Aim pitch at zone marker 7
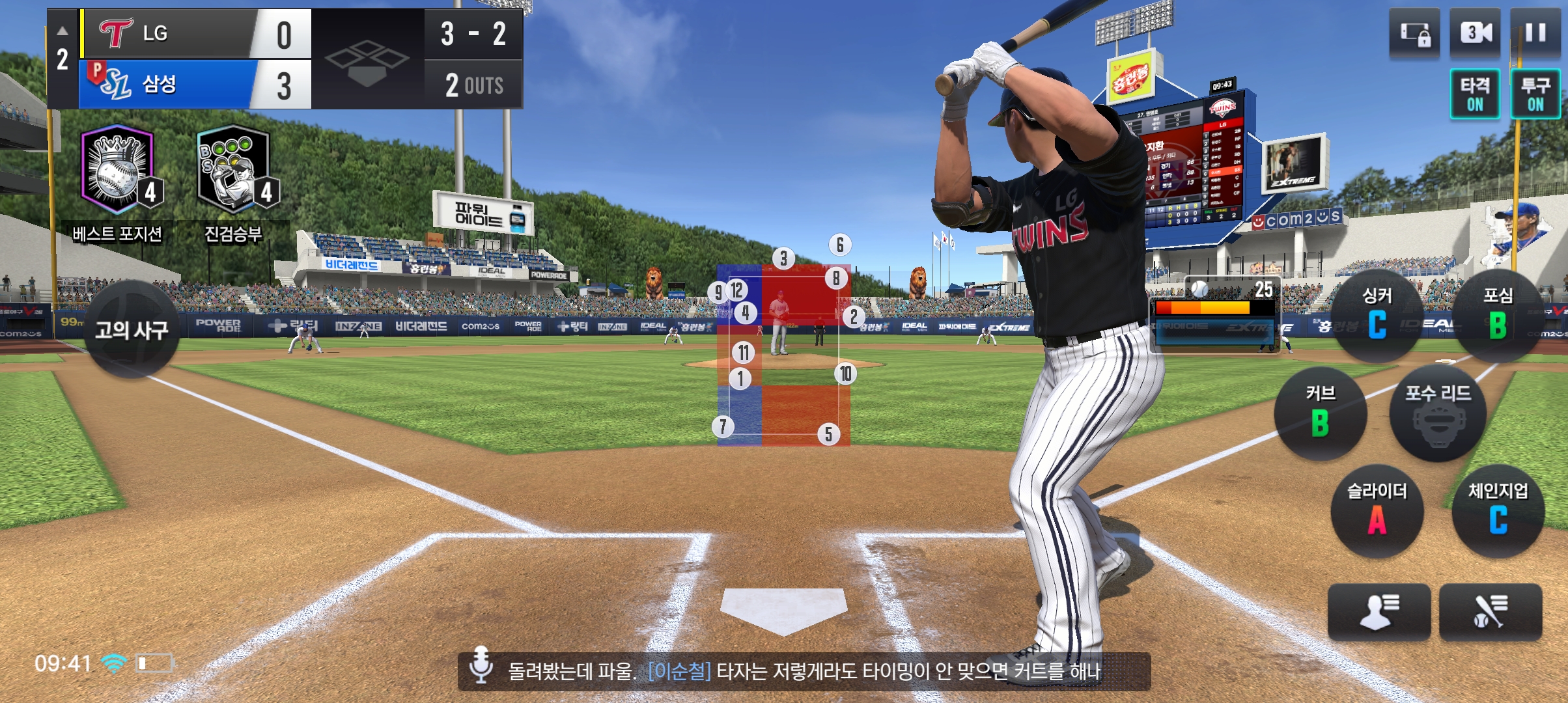This screenshot has height=703, width=1568. [x=723, y=427]
